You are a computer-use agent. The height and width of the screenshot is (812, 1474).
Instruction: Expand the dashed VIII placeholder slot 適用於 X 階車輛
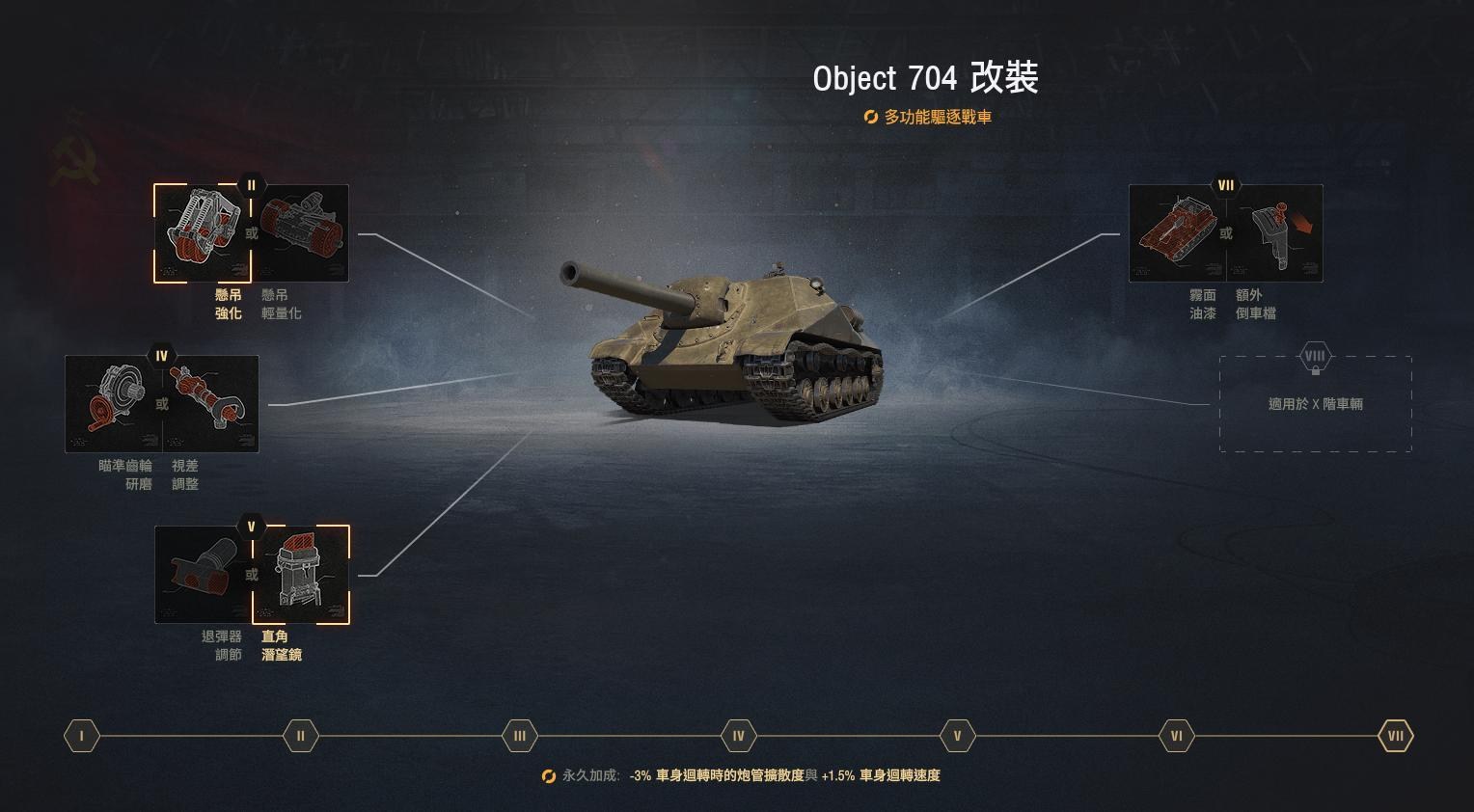click(1315, 403)
